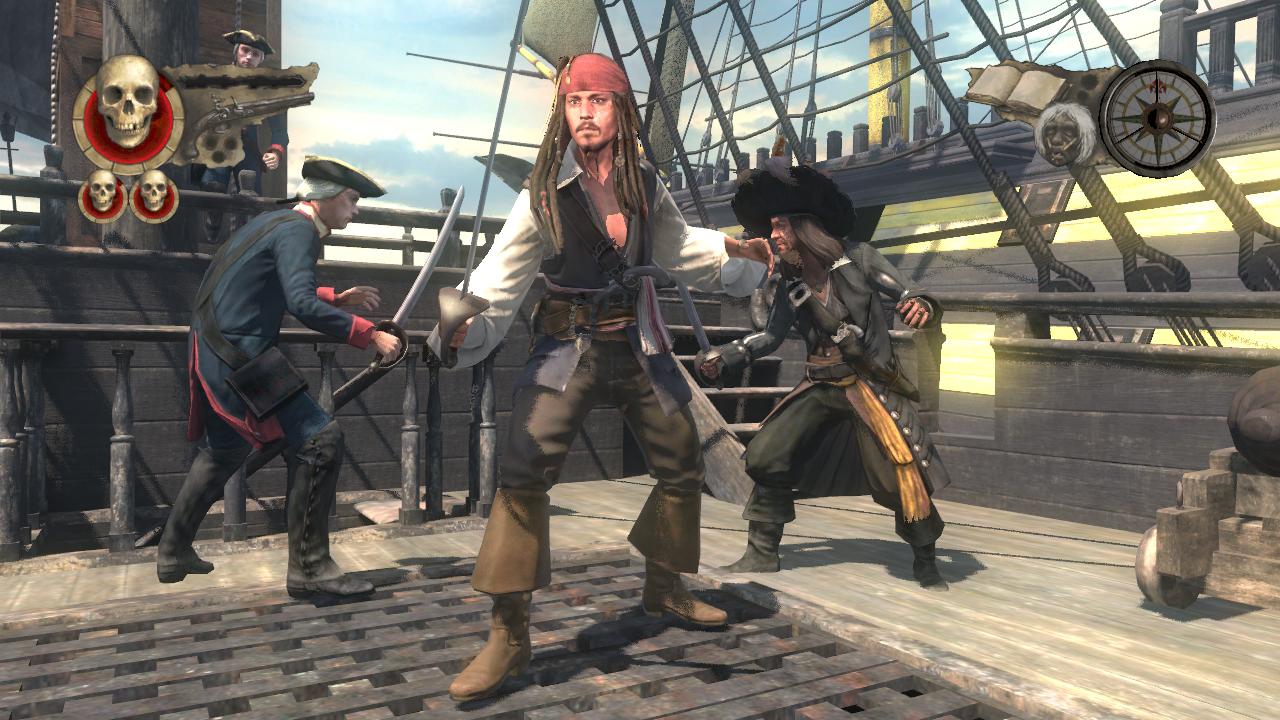Click the left small skull counter
This screenshot has width=1280, height=720.
tap(99, 190)
